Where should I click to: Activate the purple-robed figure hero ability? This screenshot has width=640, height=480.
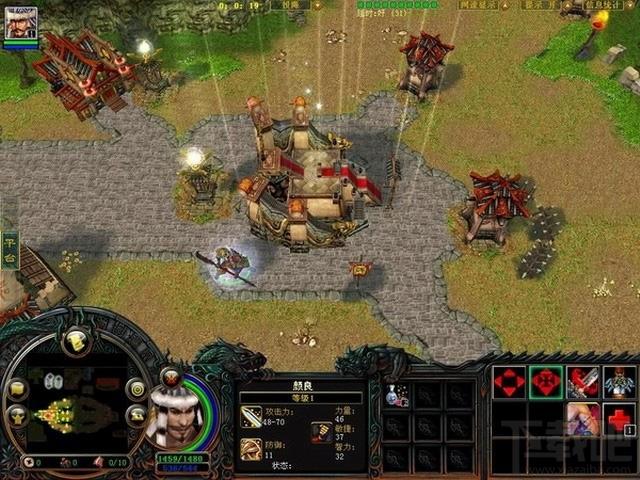click(x=583, y=418)
